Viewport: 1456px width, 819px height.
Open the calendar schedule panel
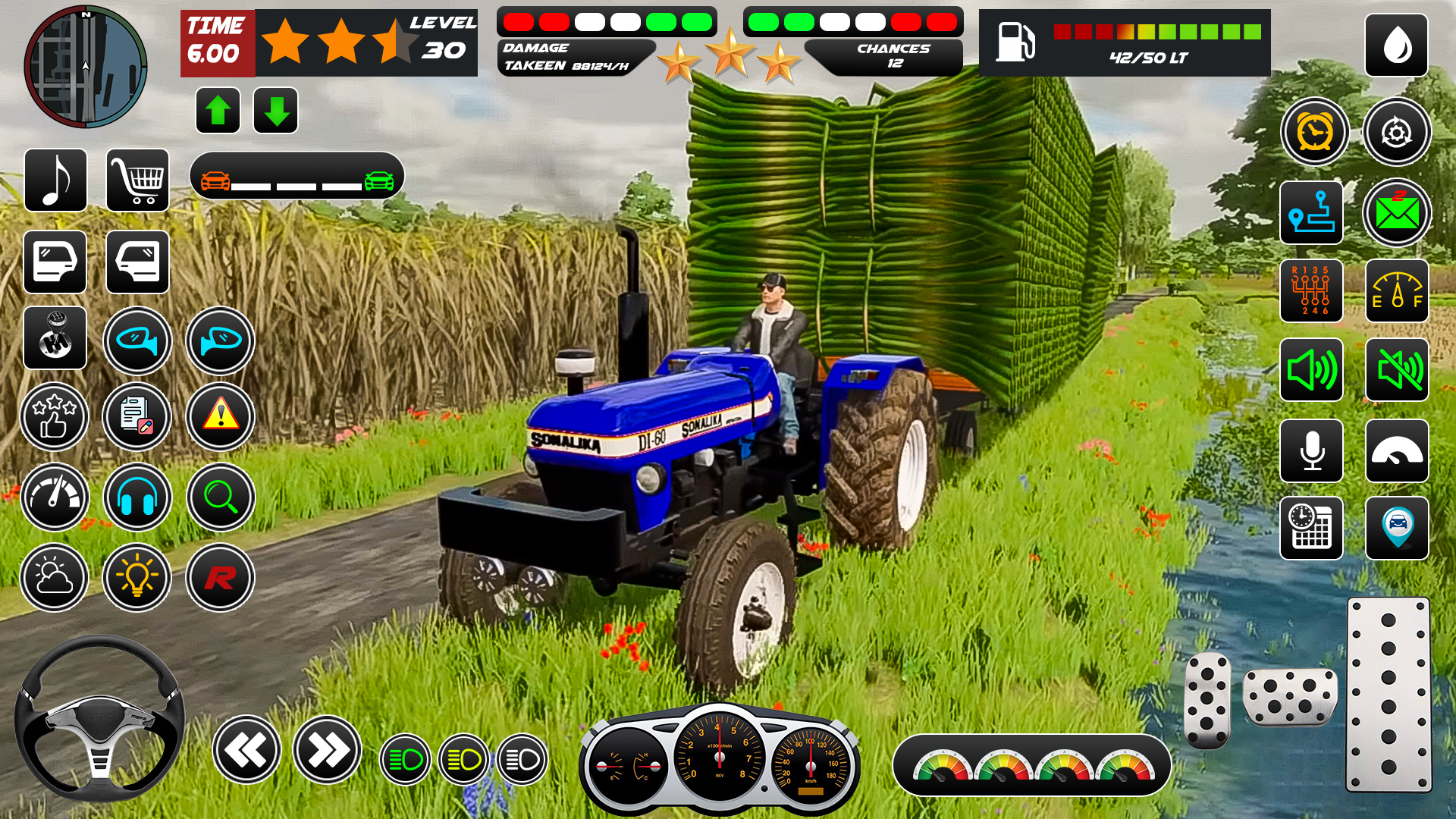(x=1311, y=529)
